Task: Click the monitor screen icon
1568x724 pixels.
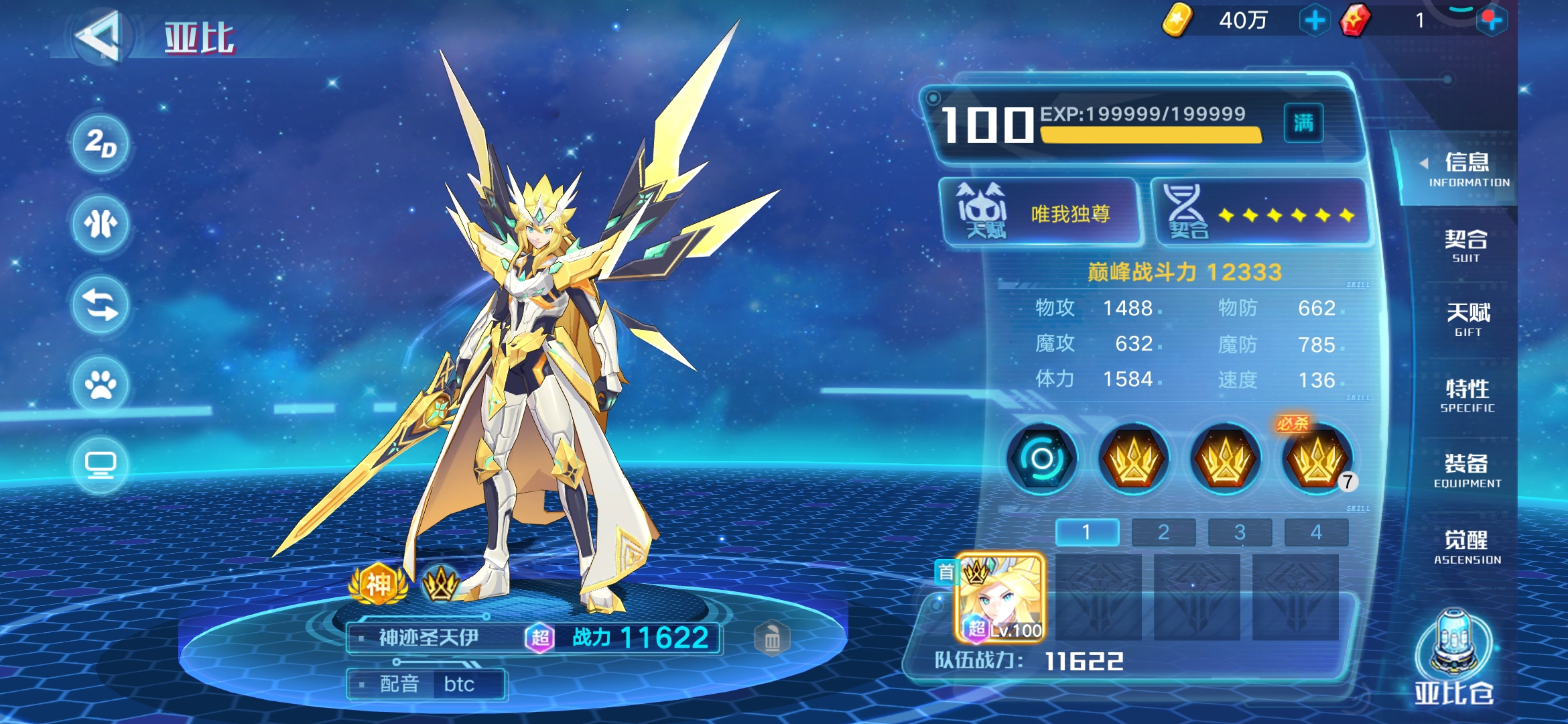Action: (x=101, y=465)
